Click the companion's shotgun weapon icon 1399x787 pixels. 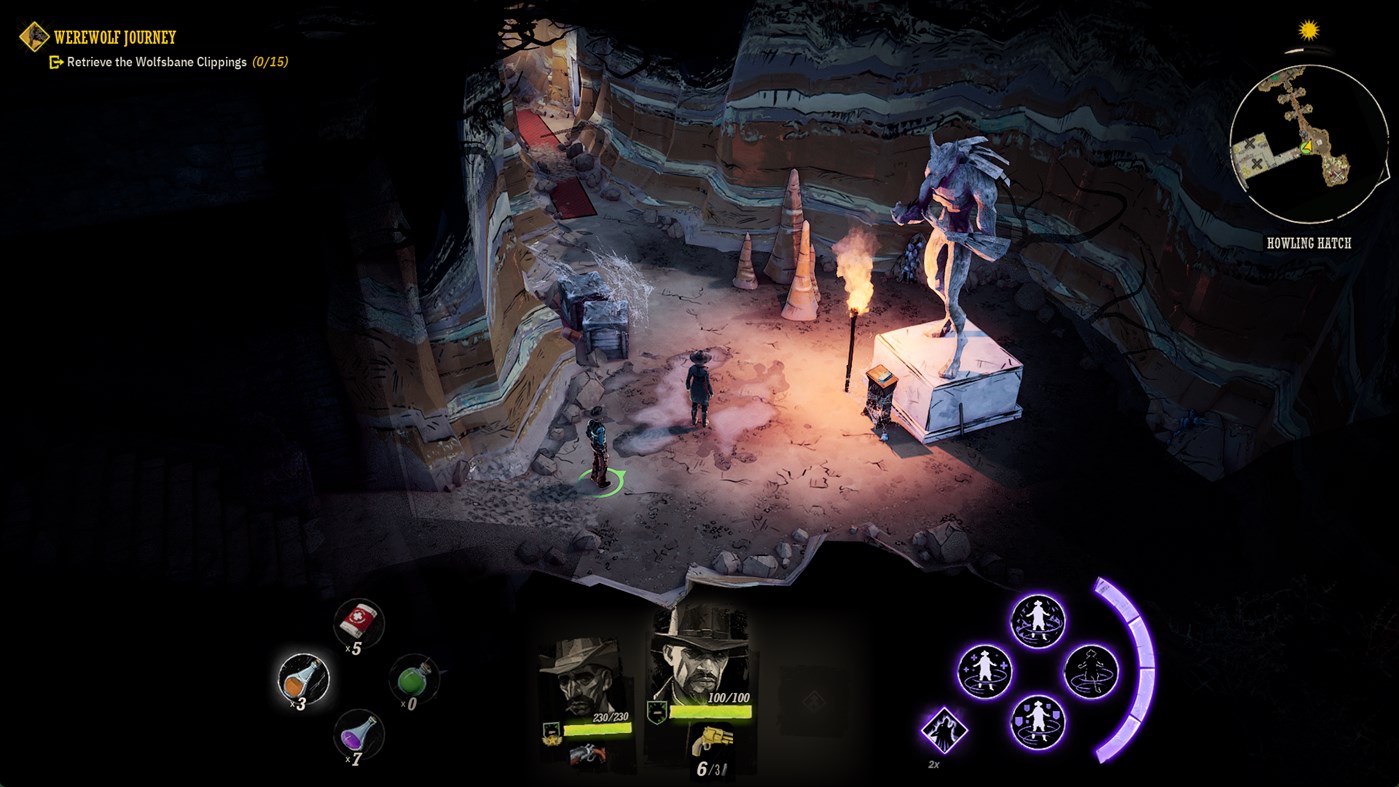click(587, 752)
